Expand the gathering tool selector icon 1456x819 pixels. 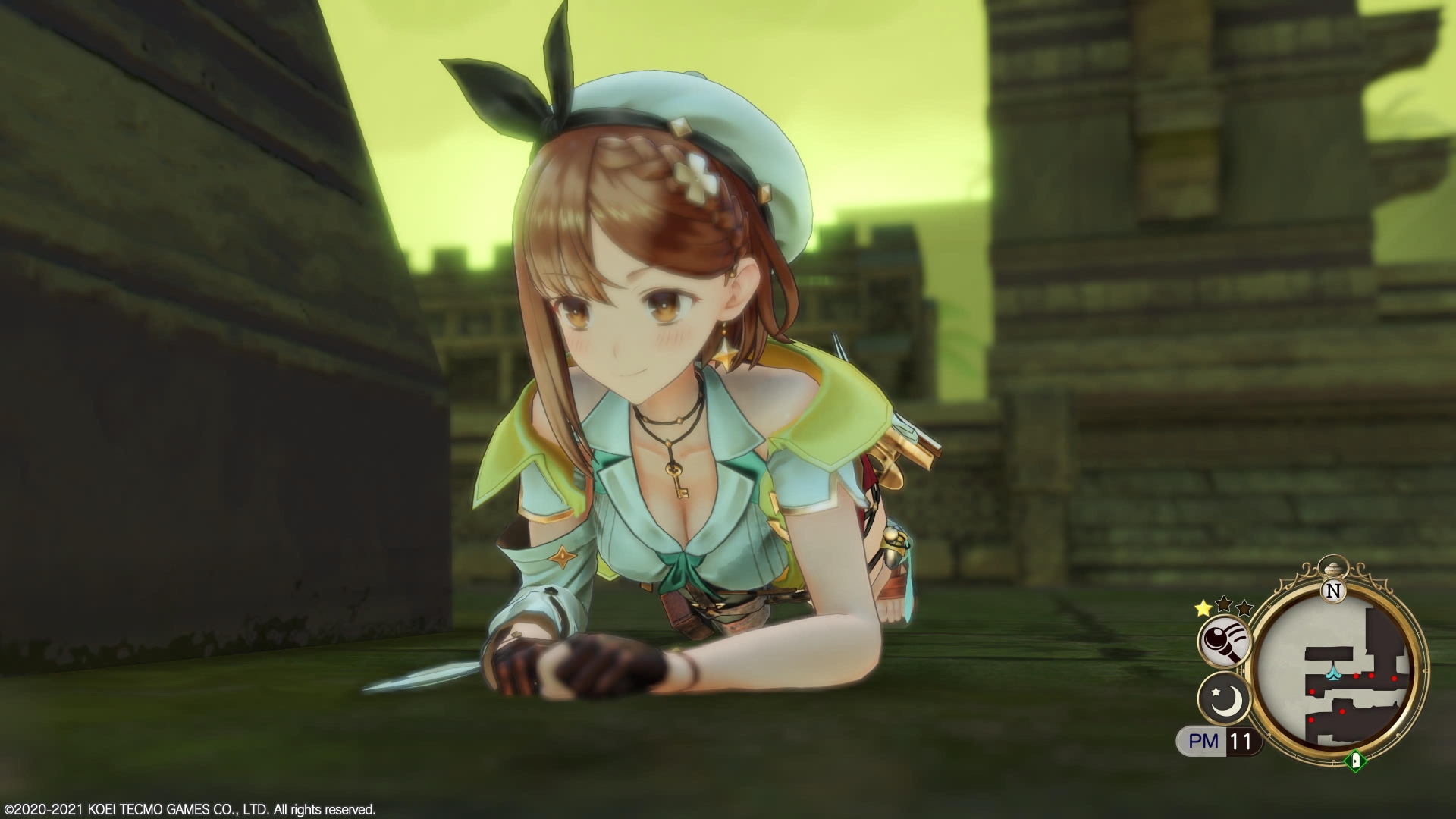click(1224, 641)
